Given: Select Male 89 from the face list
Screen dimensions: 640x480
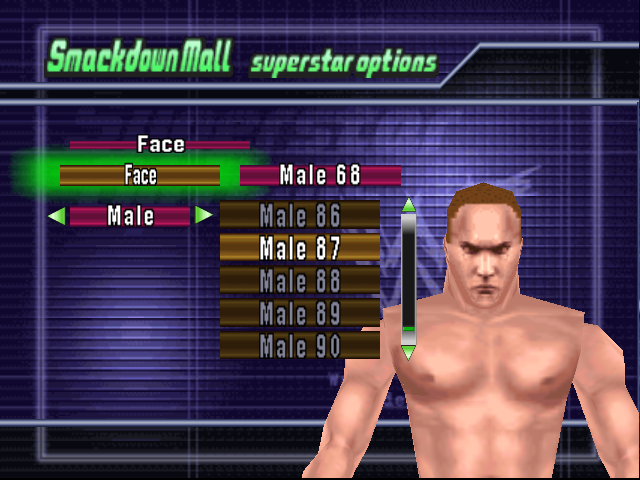Looking at the screenshot, I should (300, 313).
